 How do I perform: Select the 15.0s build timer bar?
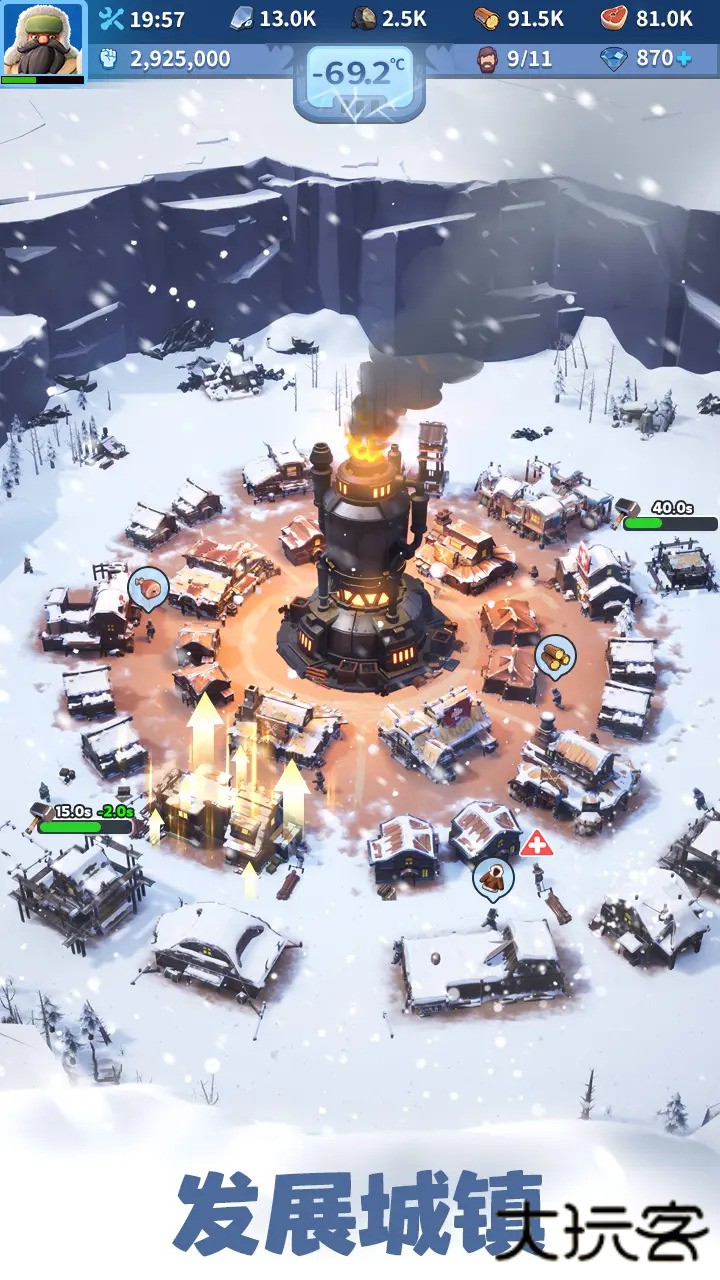pyautogui.click(x=84, y=820)
